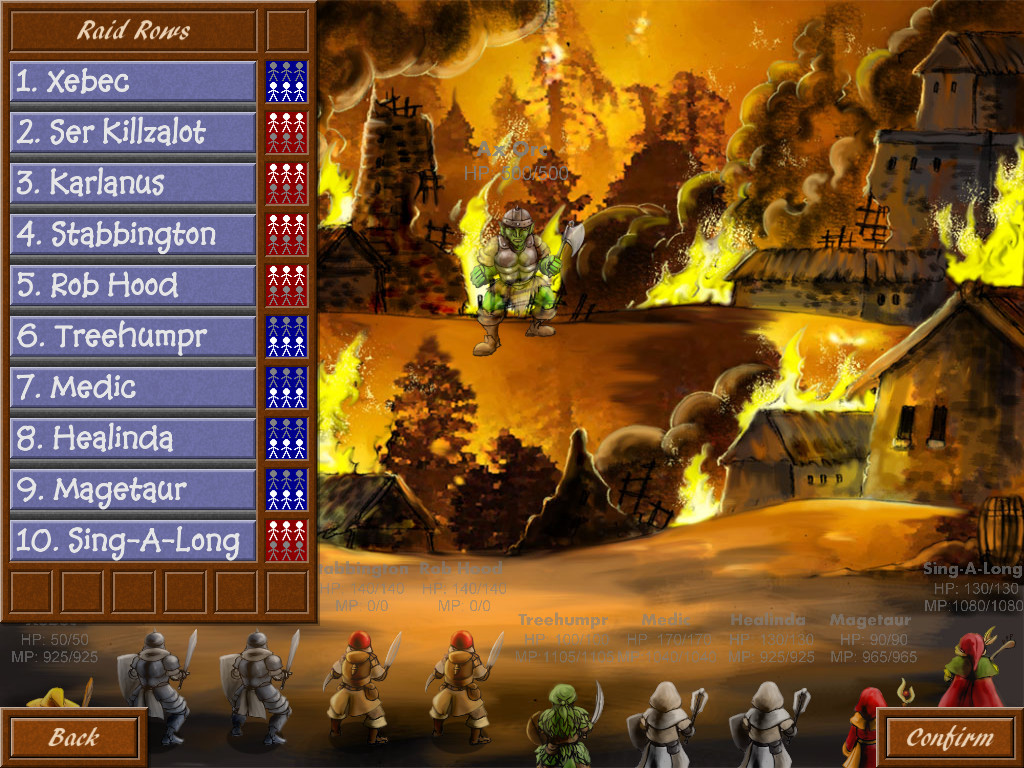This screenshot has width=1024, height=768.
Task: Toggle the formation icon beside Ser Killzalot
Action: click(x=287, y=132)
